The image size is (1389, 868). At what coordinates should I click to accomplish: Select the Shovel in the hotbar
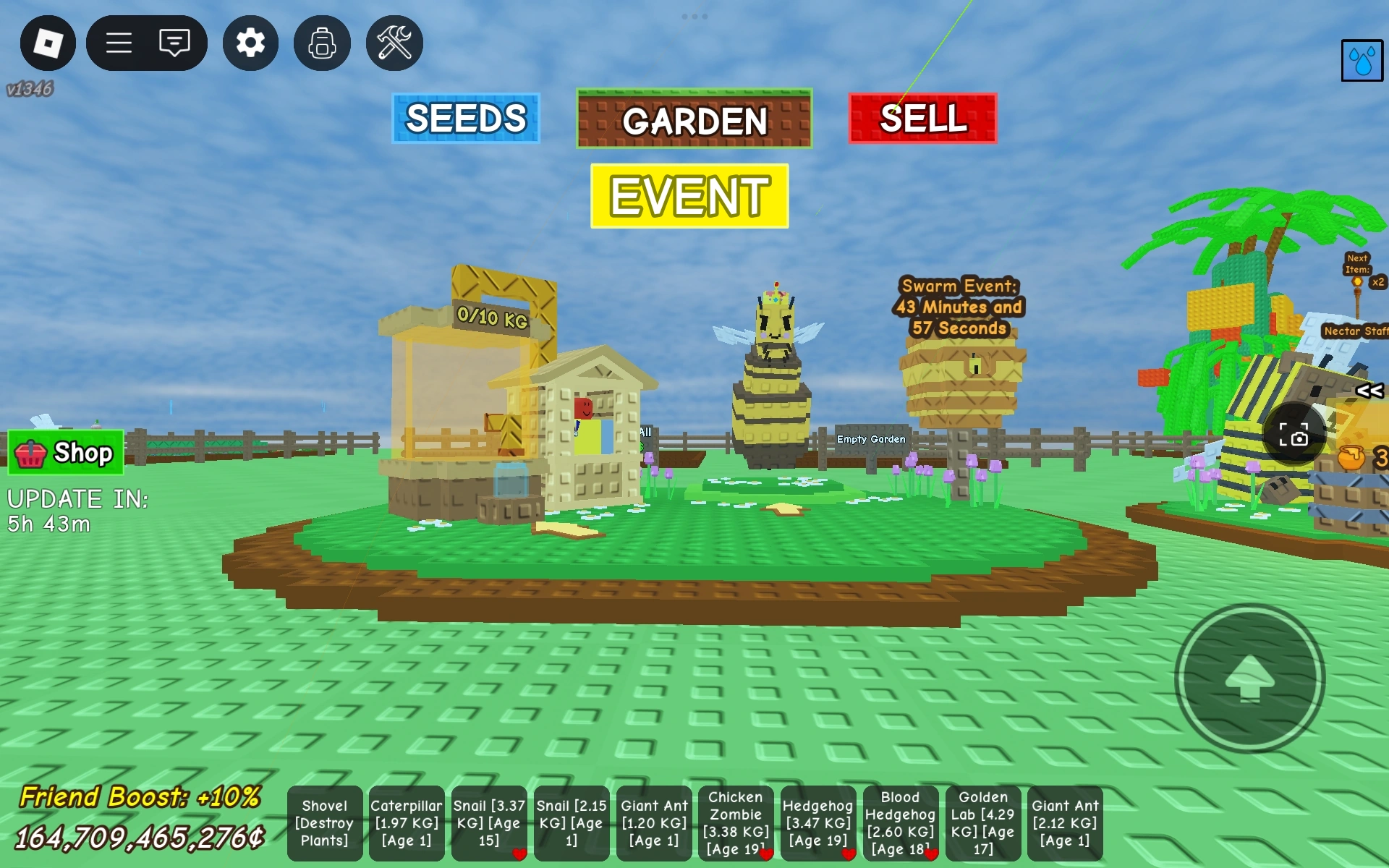324,823
